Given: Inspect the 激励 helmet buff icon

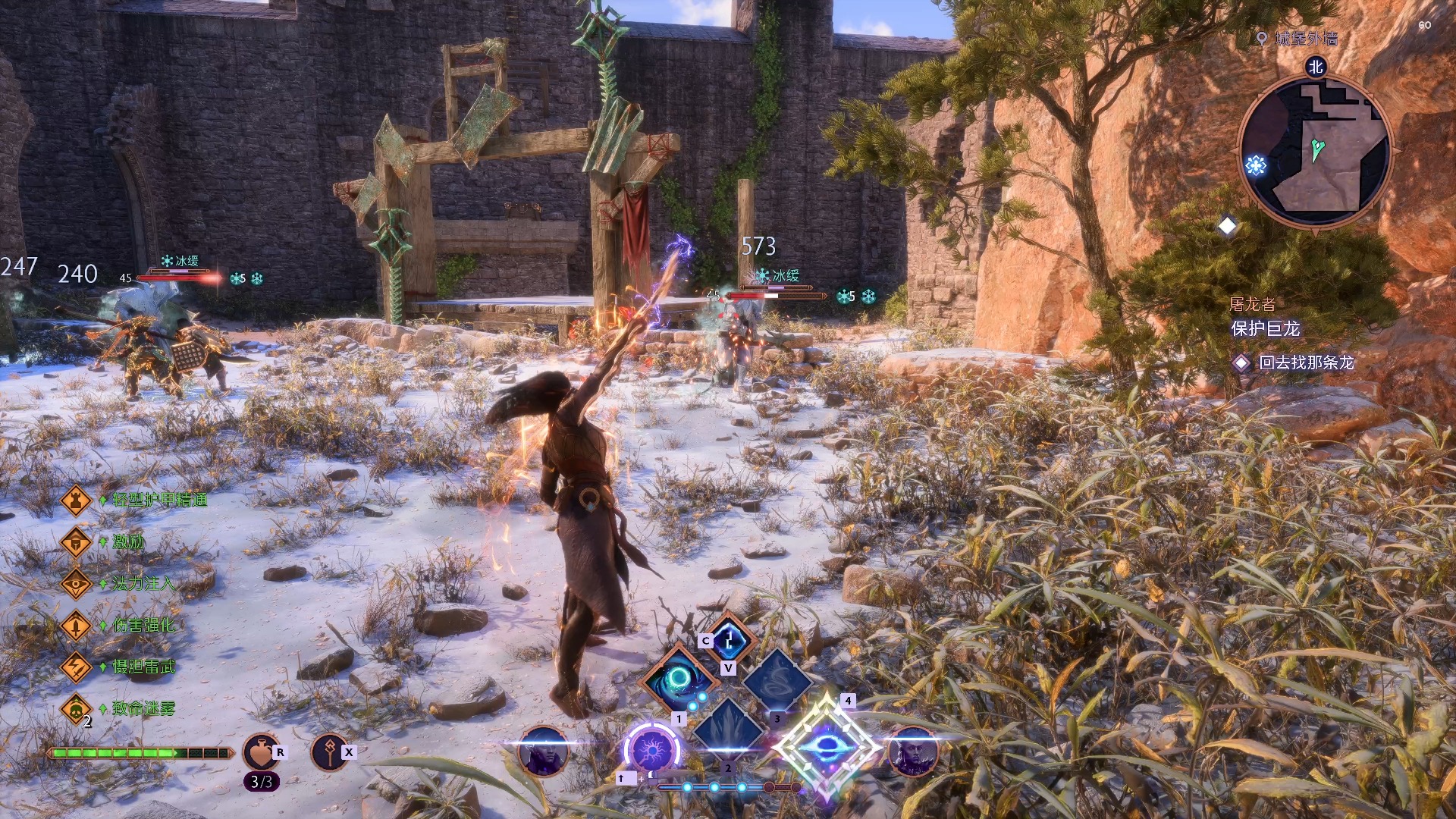Looking at the screenshot, I should [76, 541].
